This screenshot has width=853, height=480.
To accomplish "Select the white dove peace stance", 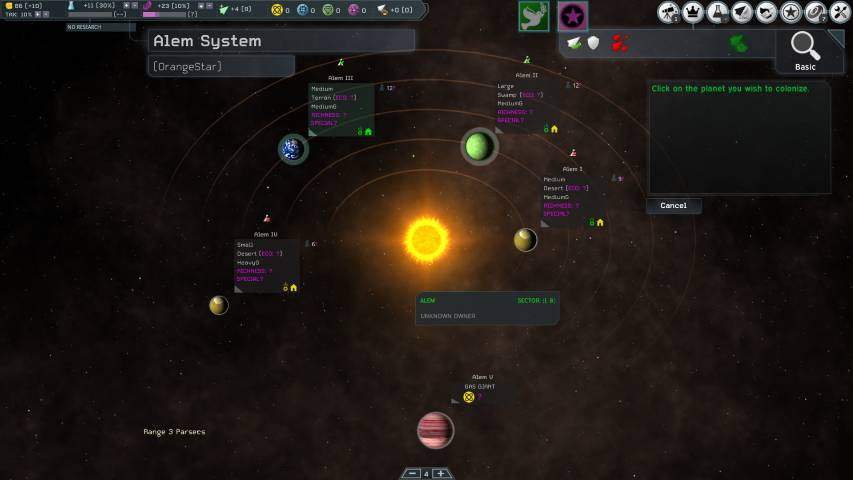I will pos(533,15).
